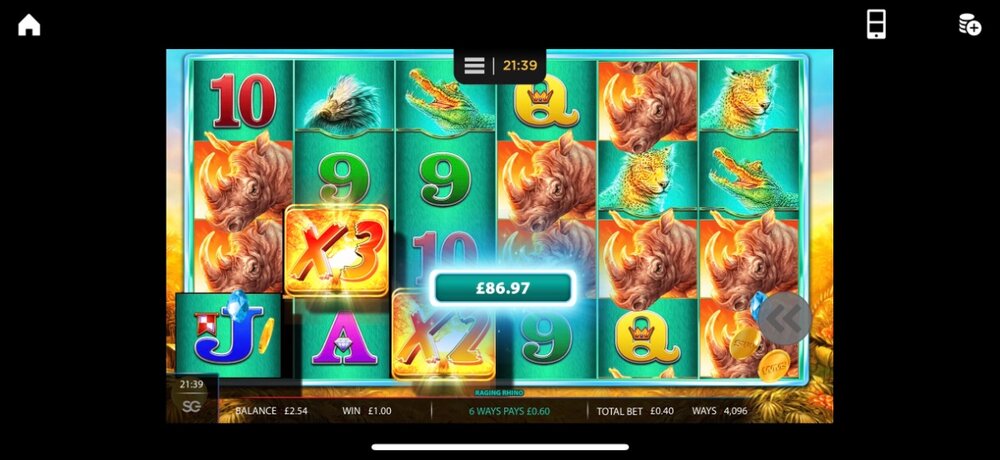
Task: Tap the phone device icon
Action: point(875,25)
